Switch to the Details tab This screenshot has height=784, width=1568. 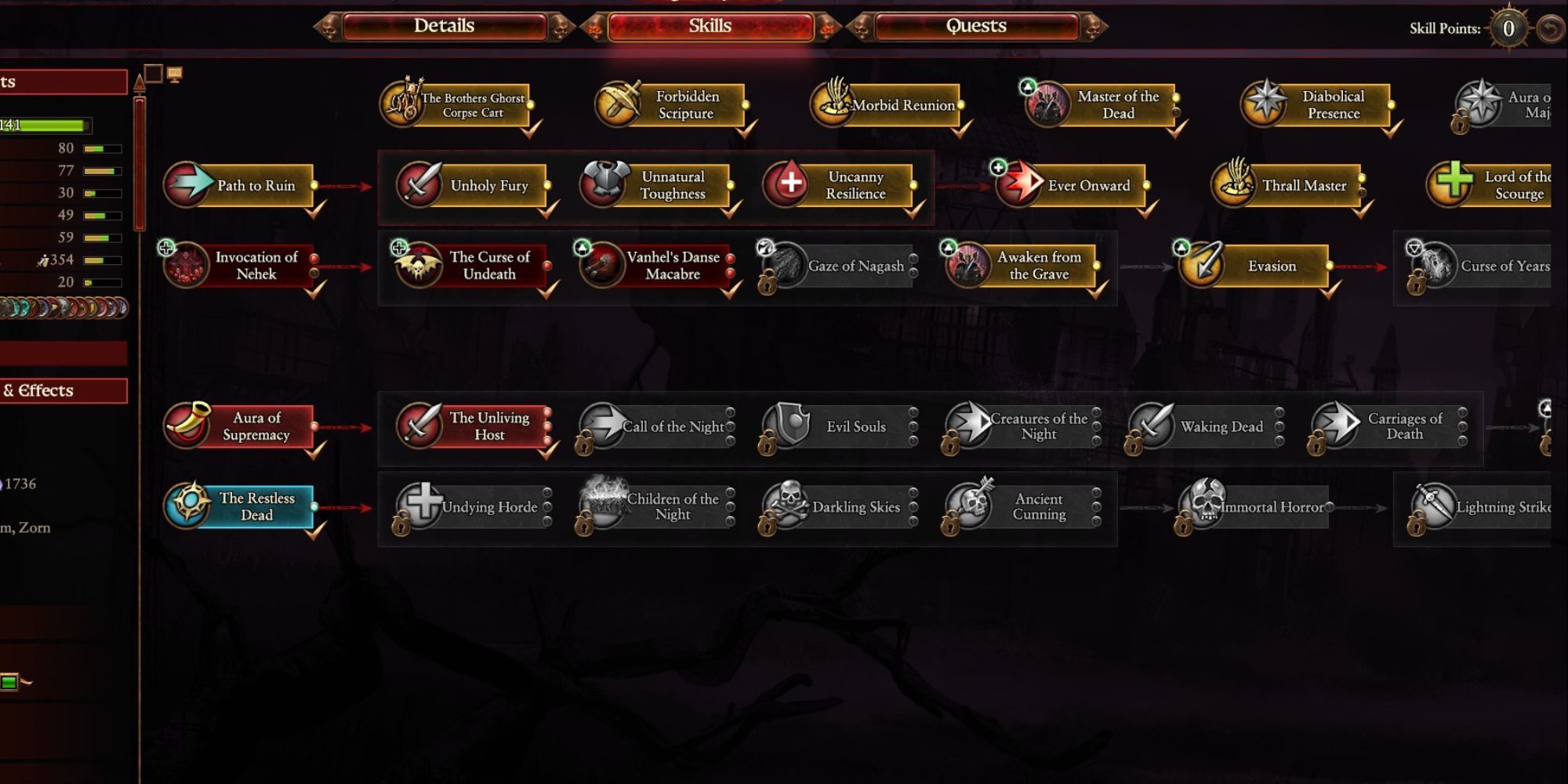pos(445,26)
